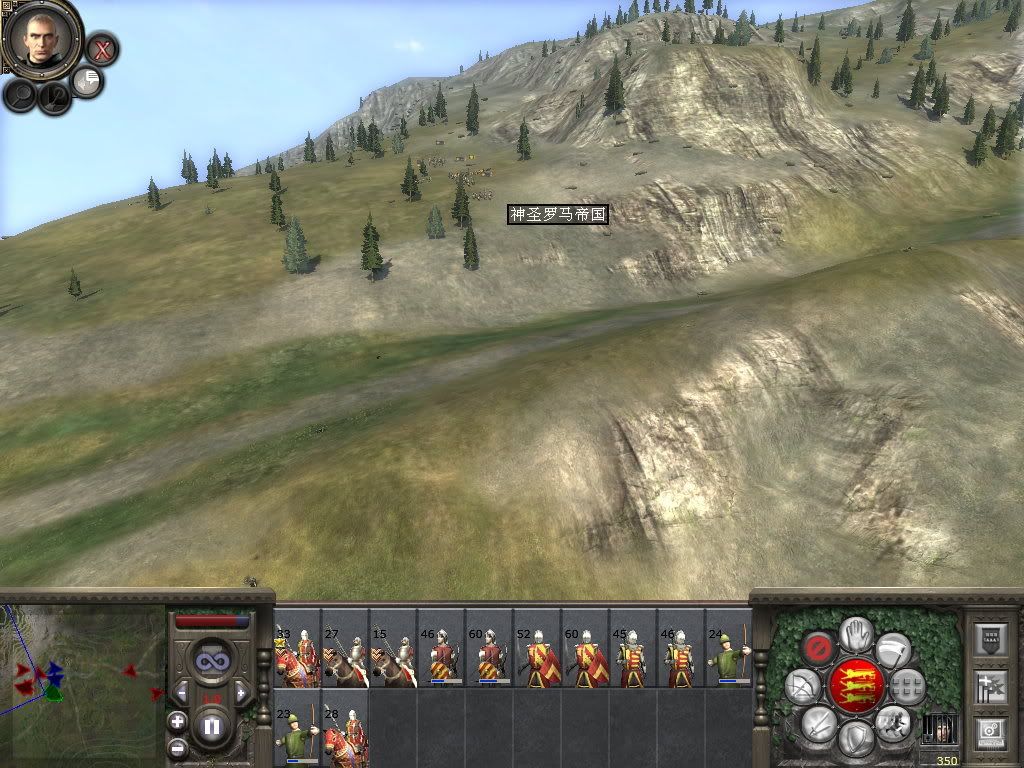Toggle the advisor speech bubble button
The width and height of the screenshot is (1024, 768).
[x=88, y=81]
